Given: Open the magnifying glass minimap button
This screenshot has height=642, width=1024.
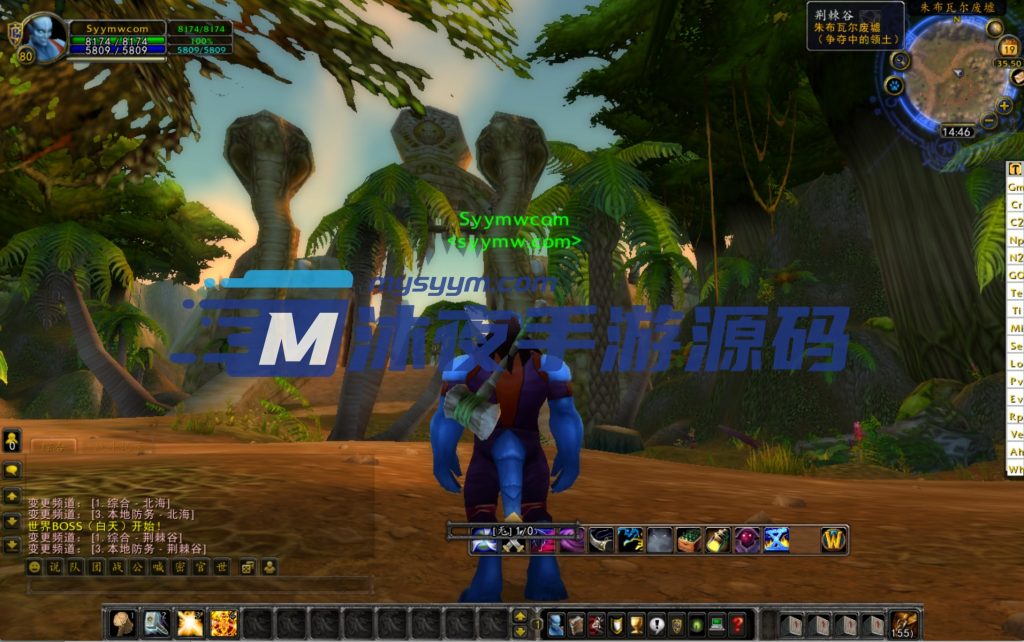Looking at the screenshot, I should (900, 61).
